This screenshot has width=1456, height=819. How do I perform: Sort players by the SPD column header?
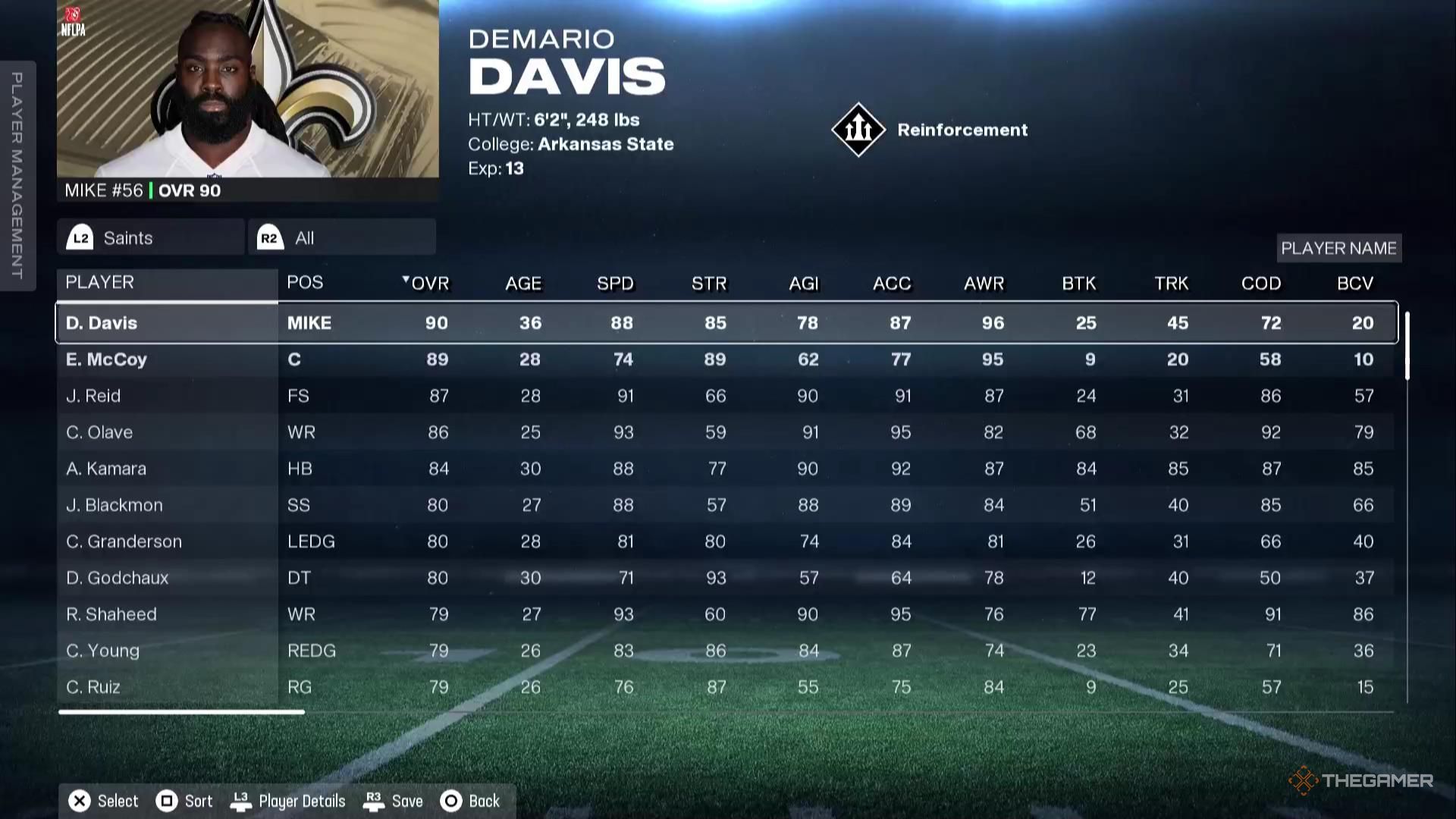(615, 283)
